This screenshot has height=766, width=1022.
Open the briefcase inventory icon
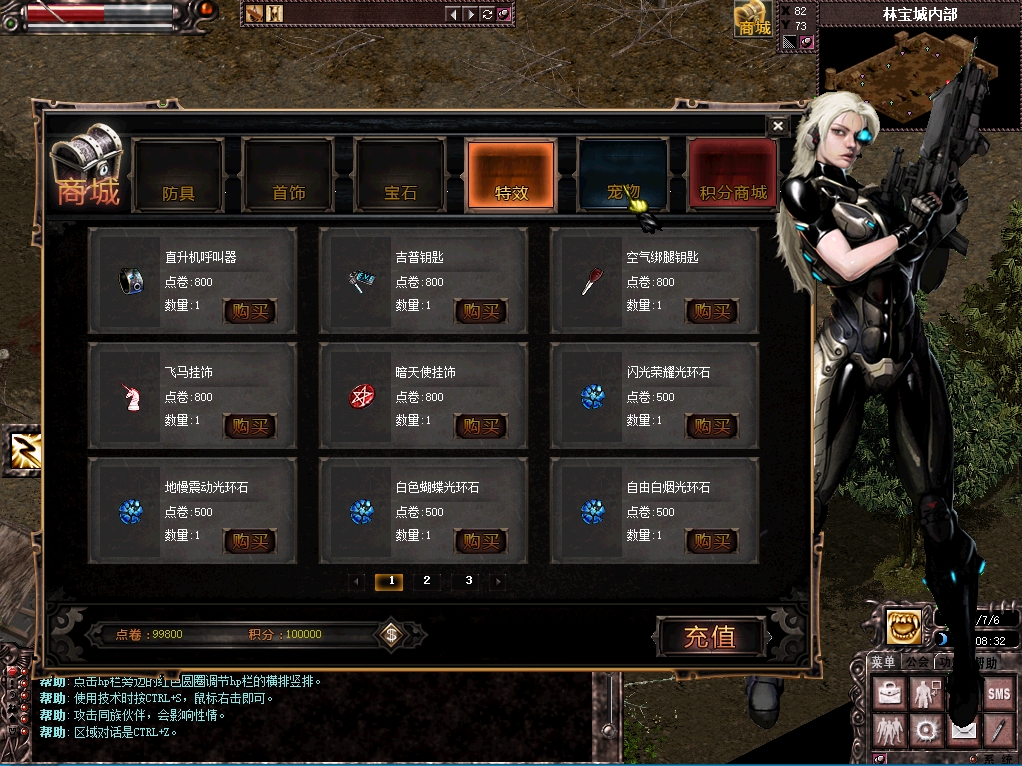(x=888, y=693)
